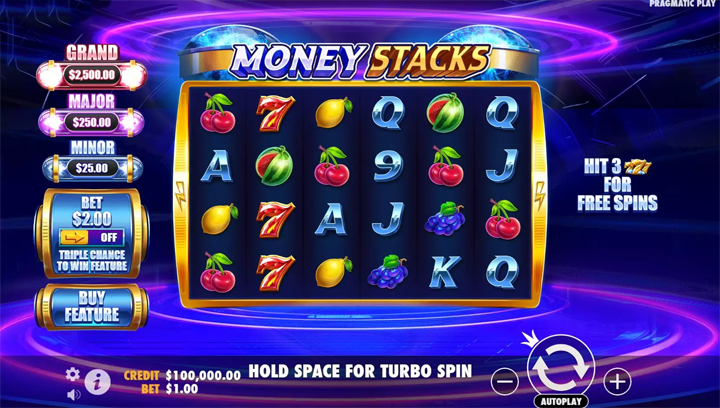Mute sound using the speaker icon
The image size is (720, 408).
[x=73, y=395]
